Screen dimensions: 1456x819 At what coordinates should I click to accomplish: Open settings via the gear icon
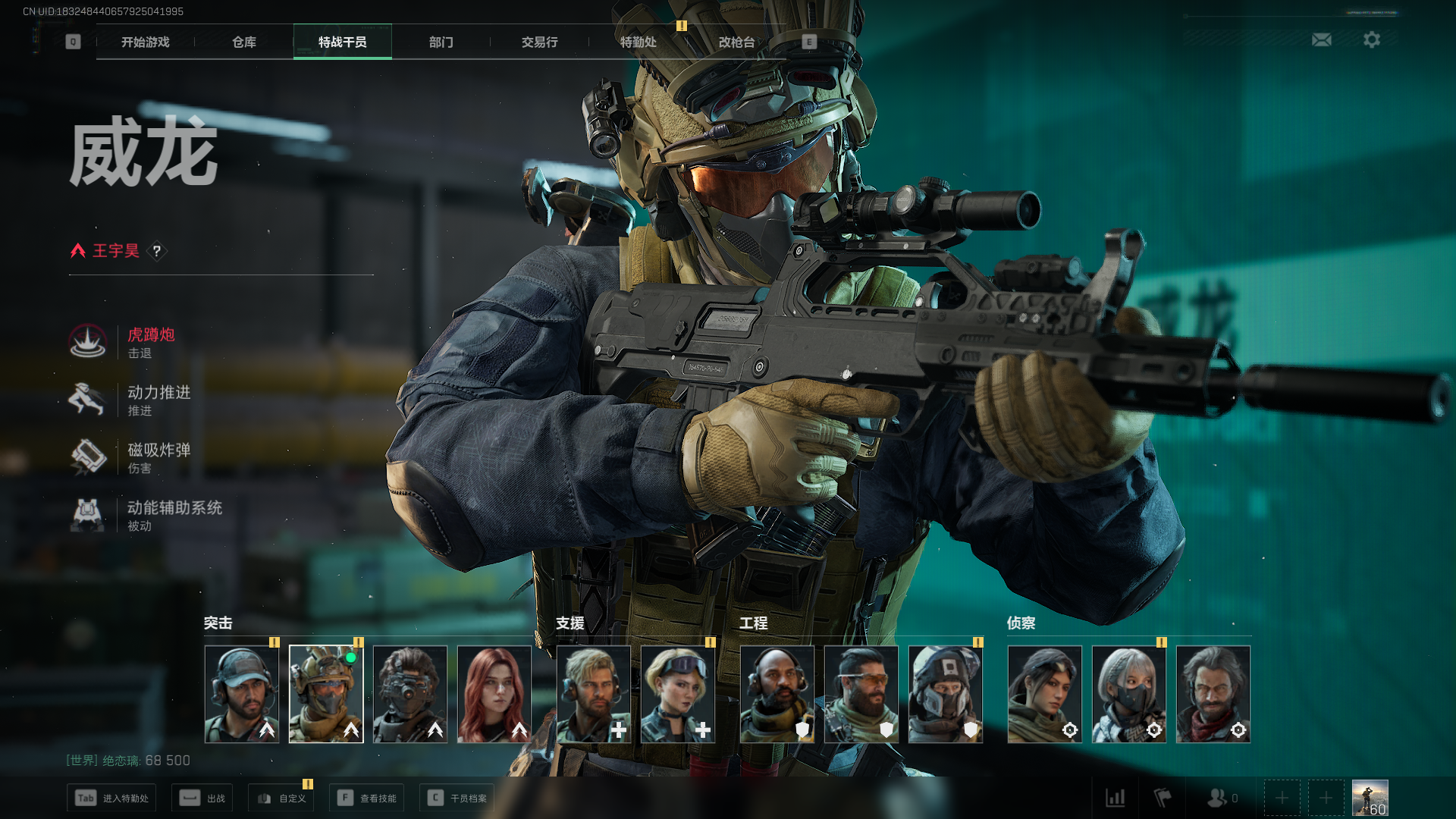[1371, 39]
